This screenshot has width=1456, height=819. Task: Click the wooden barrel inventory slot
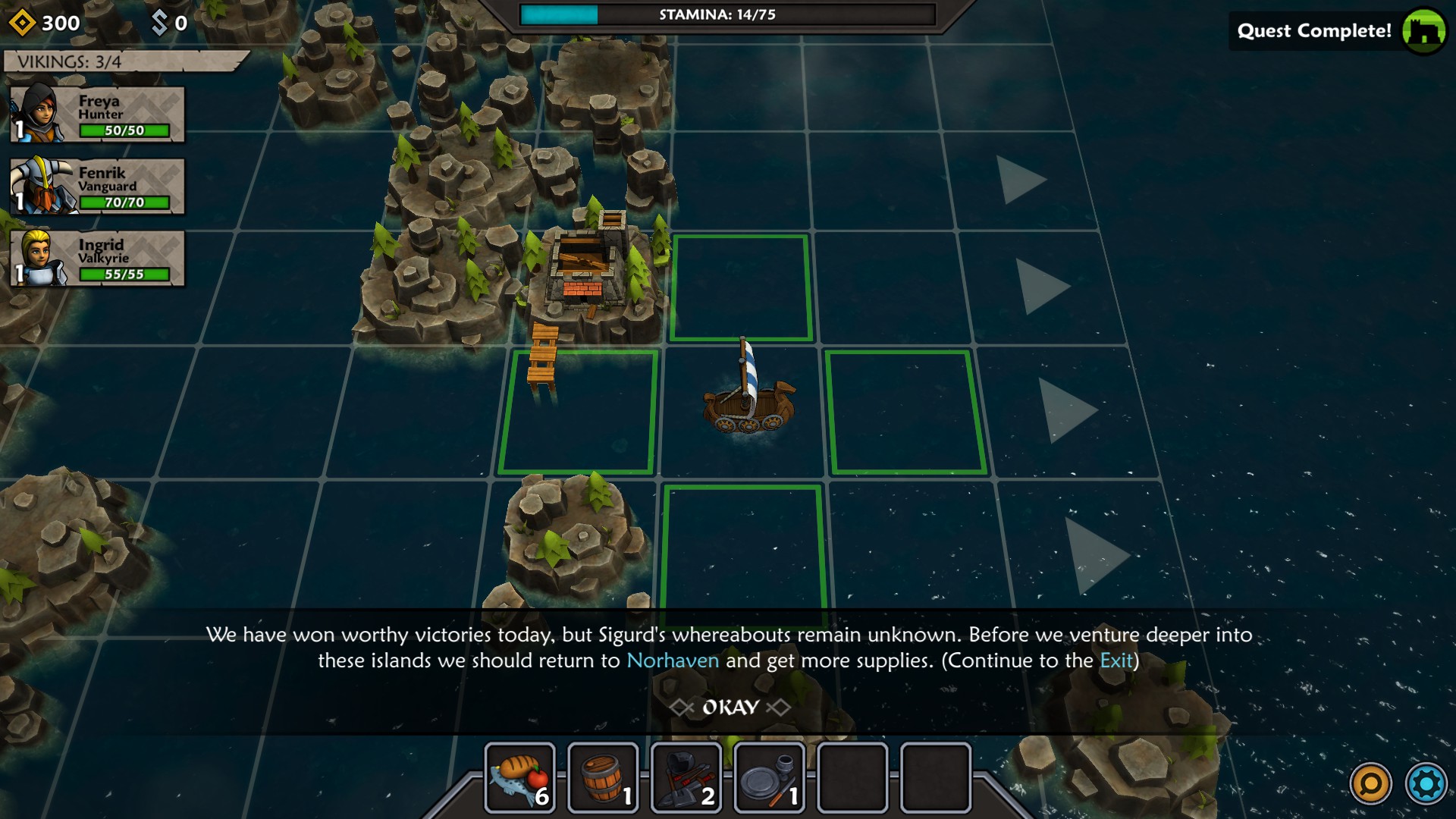tap(604, 778)
